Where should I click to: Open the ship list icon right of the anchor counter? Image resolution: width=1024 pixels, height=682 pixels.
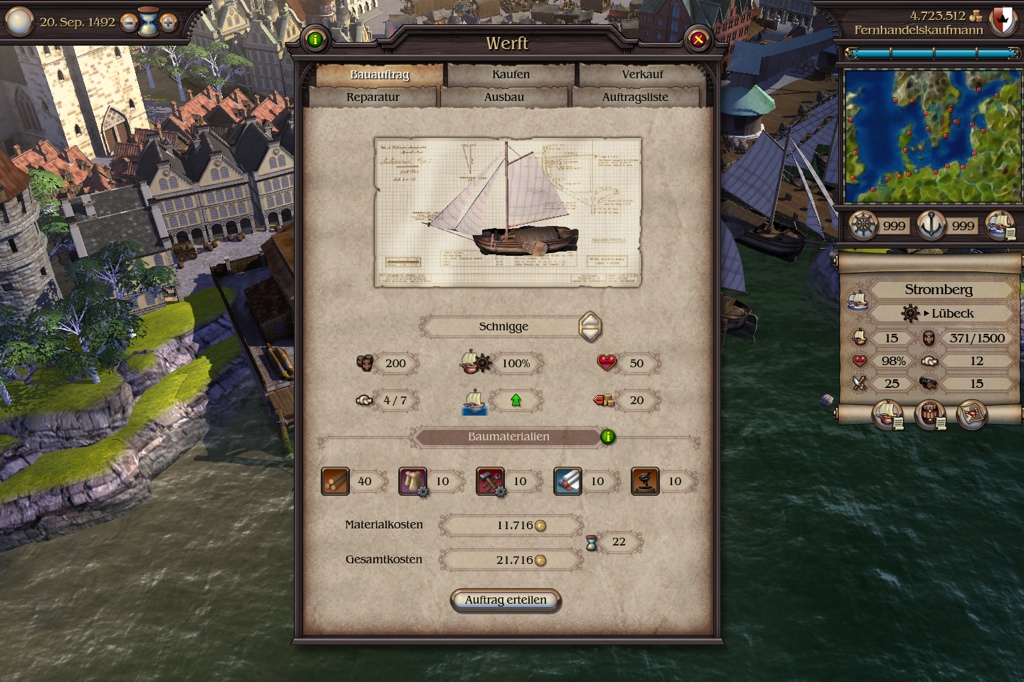(x=1000, y=225)
